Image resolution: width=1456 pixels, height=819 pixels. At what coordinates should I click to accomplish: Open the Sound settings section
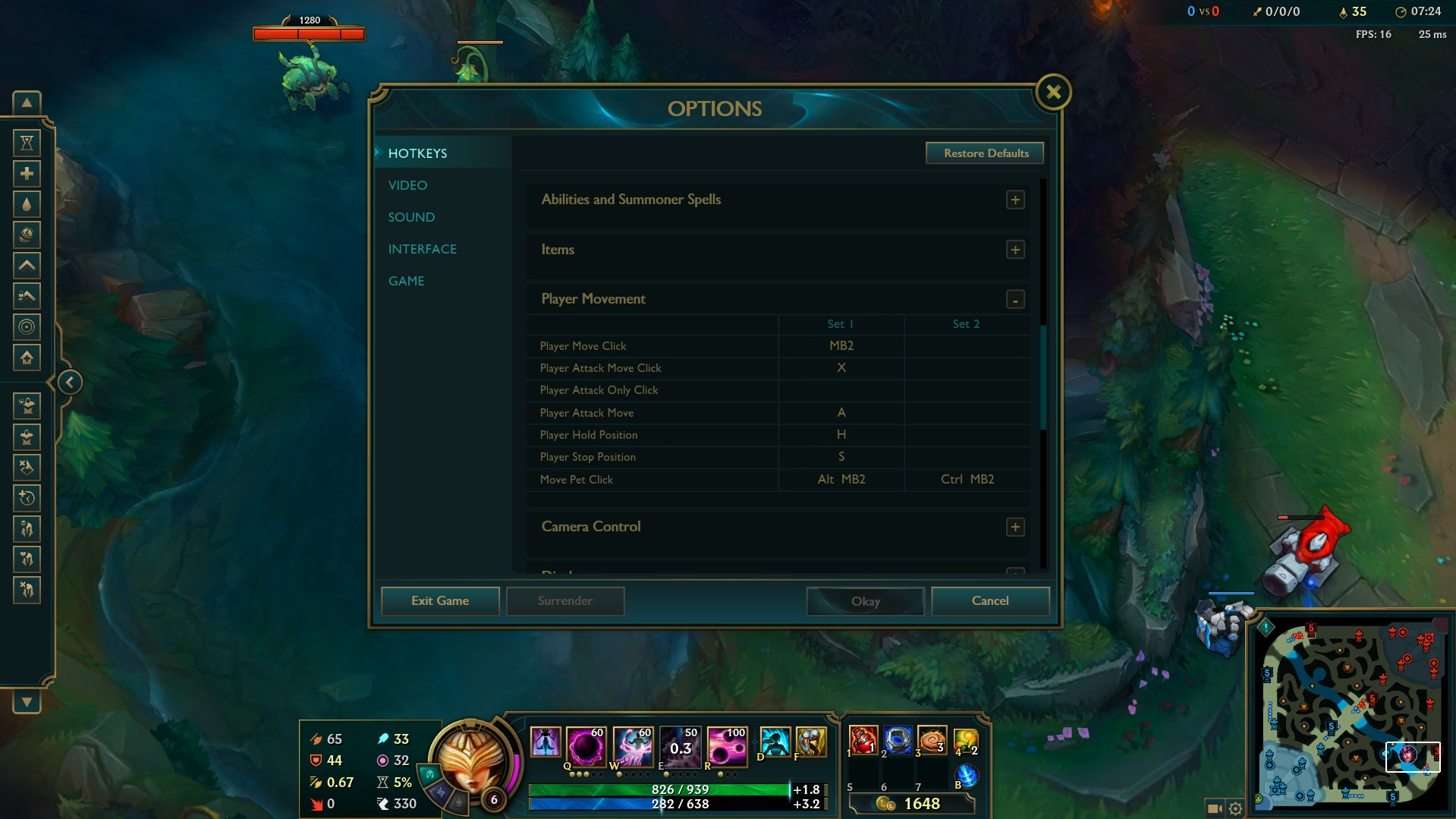coord(411,217)
